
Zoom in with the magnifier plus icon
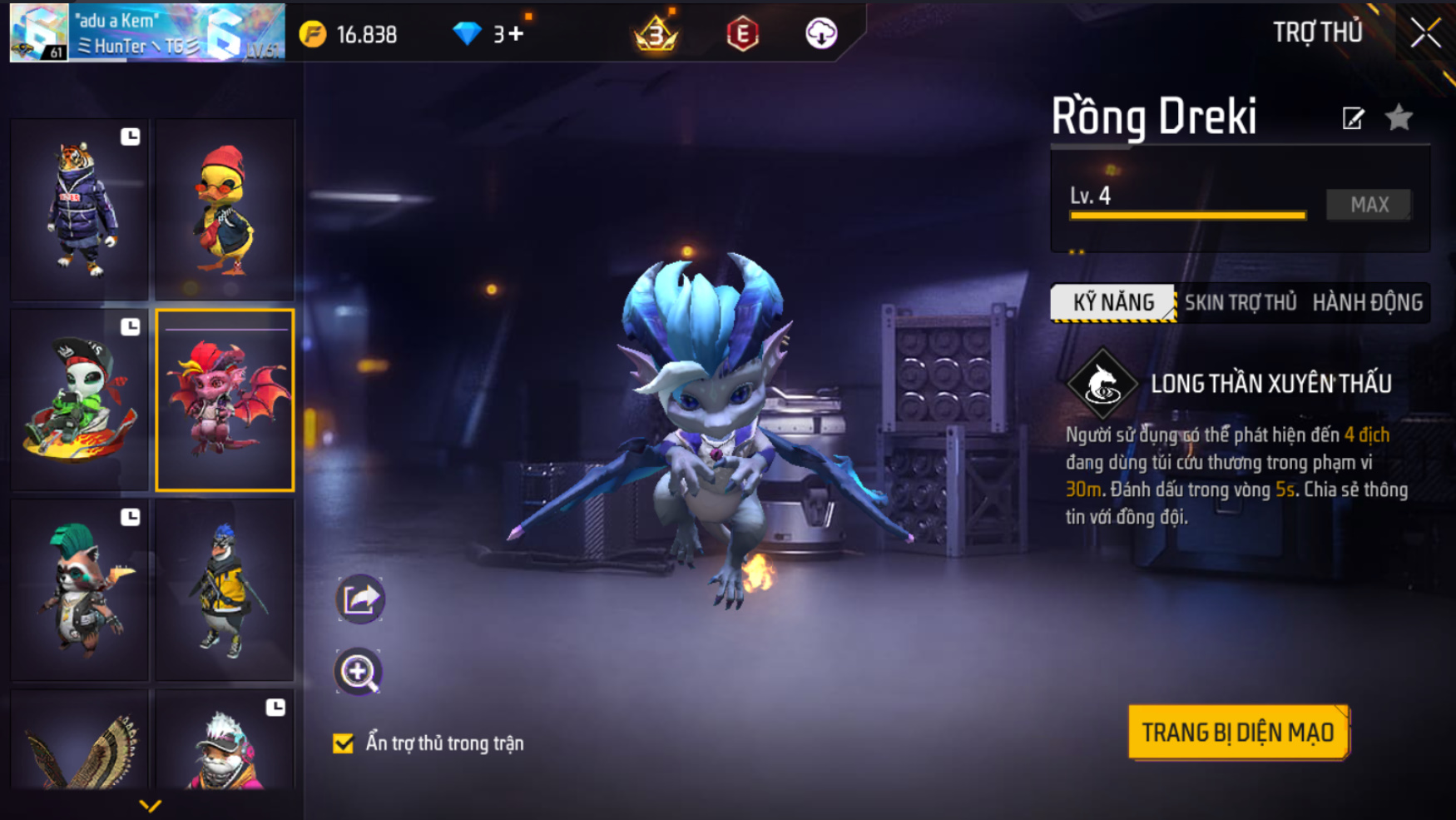pos(359,672)
